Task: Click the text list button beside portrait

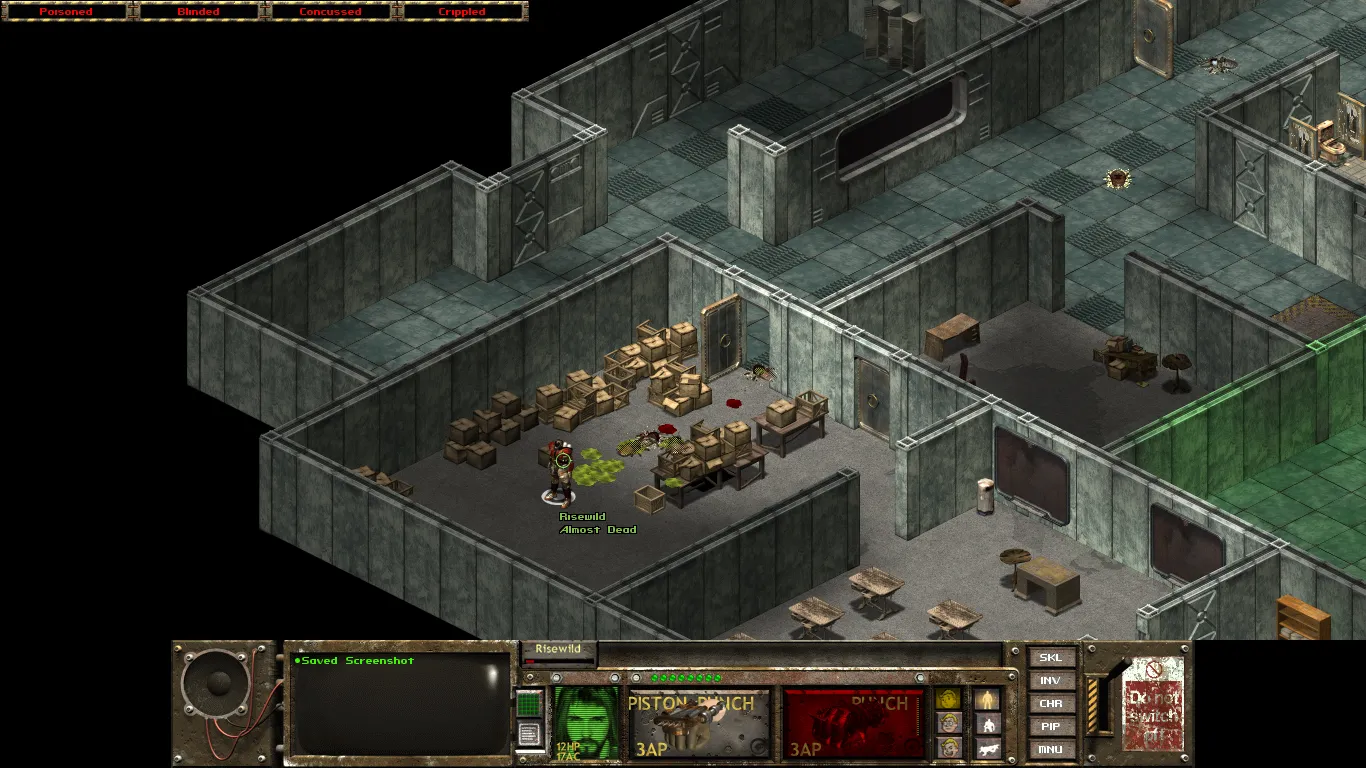Action: point(529,735)
